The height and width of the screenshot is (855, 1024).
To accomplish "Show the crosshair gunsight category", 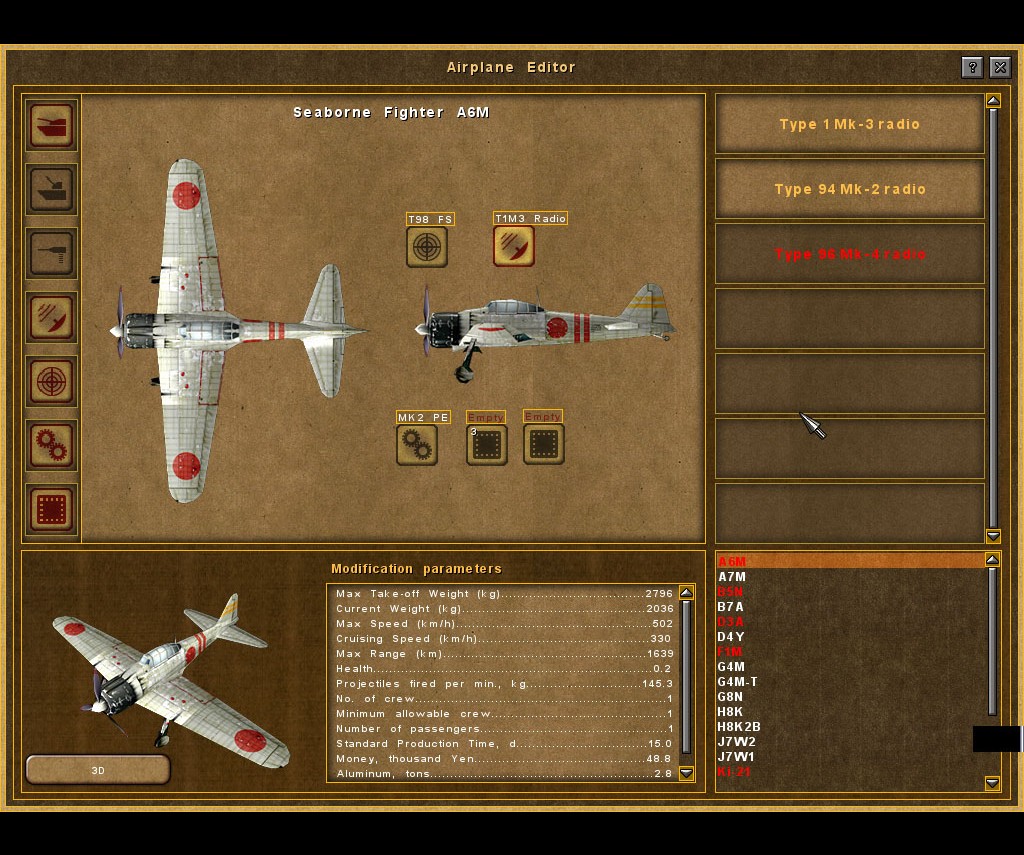I will pos(52,381).
